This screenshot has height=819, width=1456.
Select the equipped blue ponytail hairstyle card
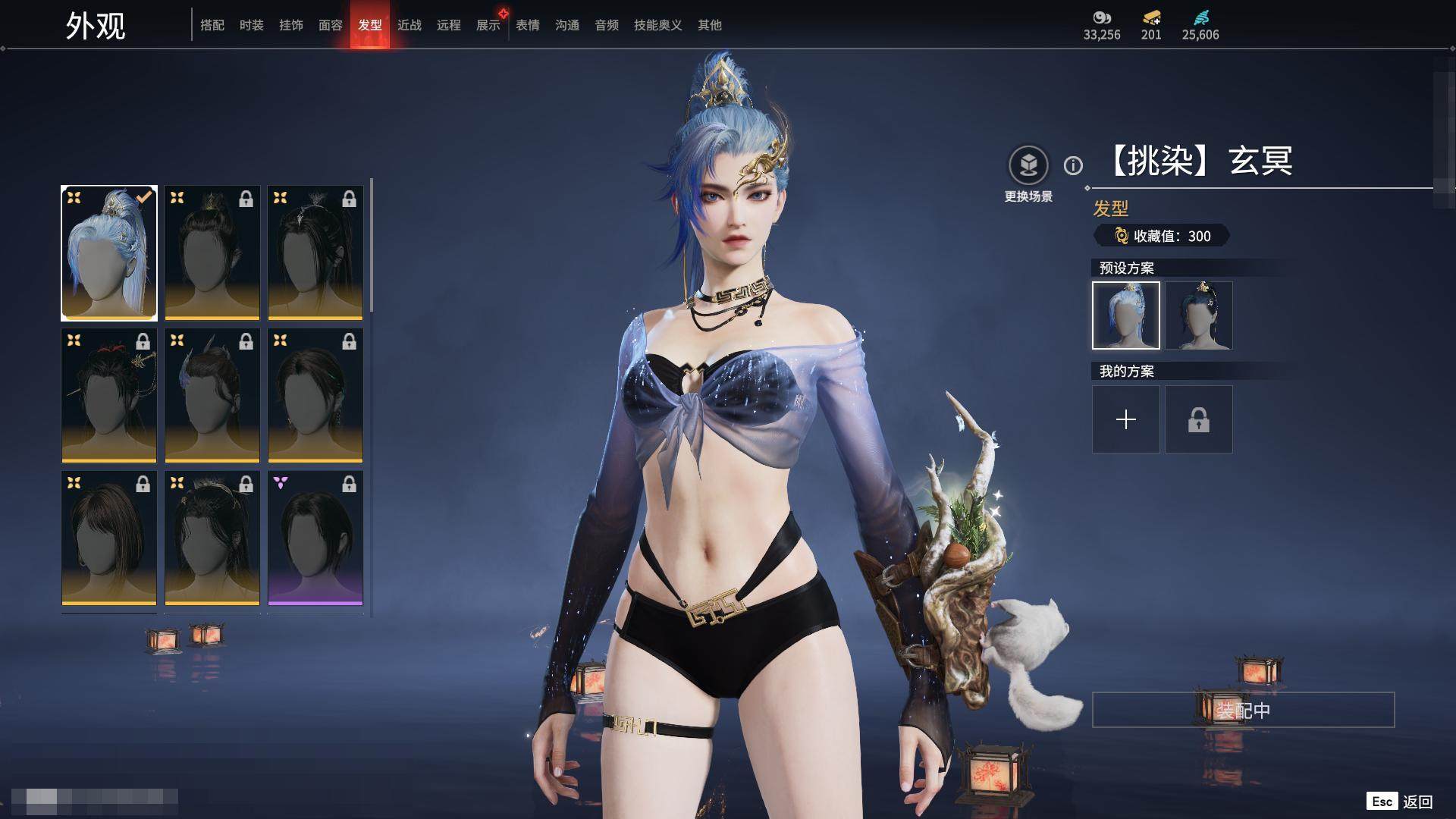[x=109, y=253]
